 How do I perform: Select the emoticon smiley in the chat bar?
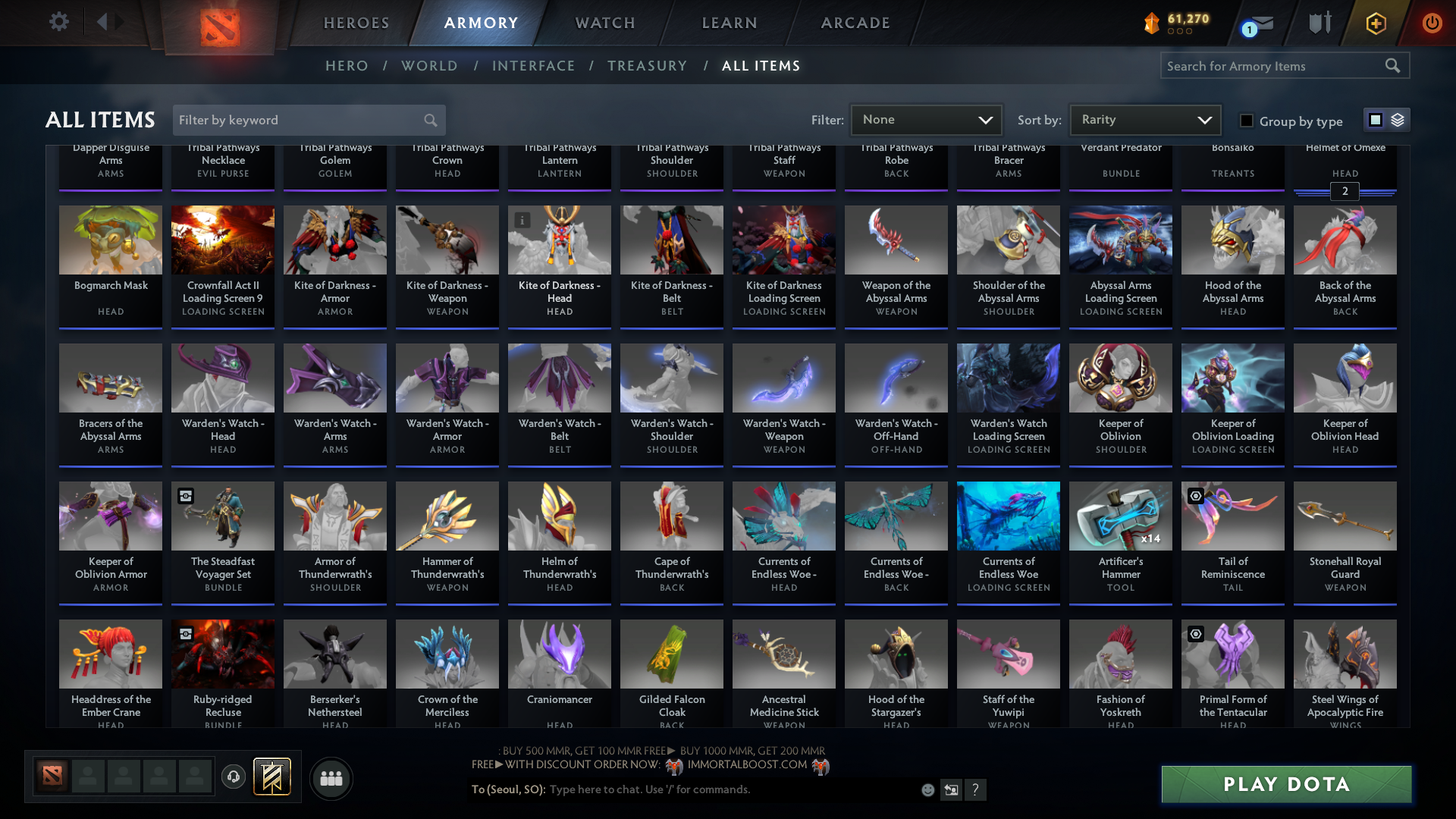[x=927, y=789]
